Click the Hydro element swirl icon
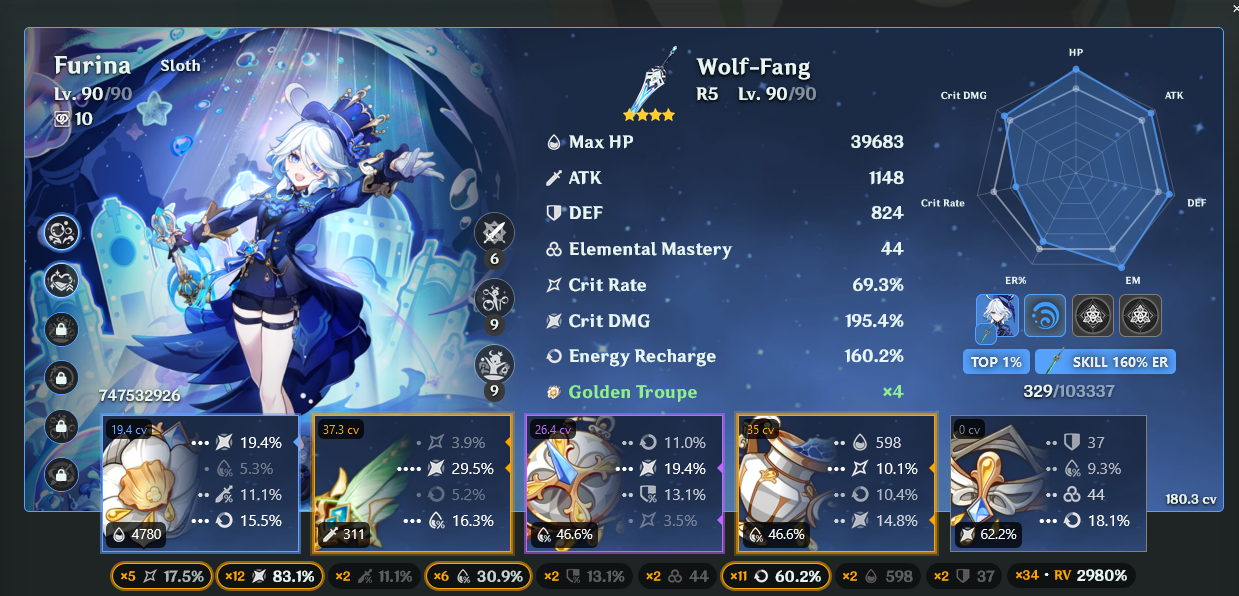Viewport: 1239px width, 596px height. [1045, 315]
